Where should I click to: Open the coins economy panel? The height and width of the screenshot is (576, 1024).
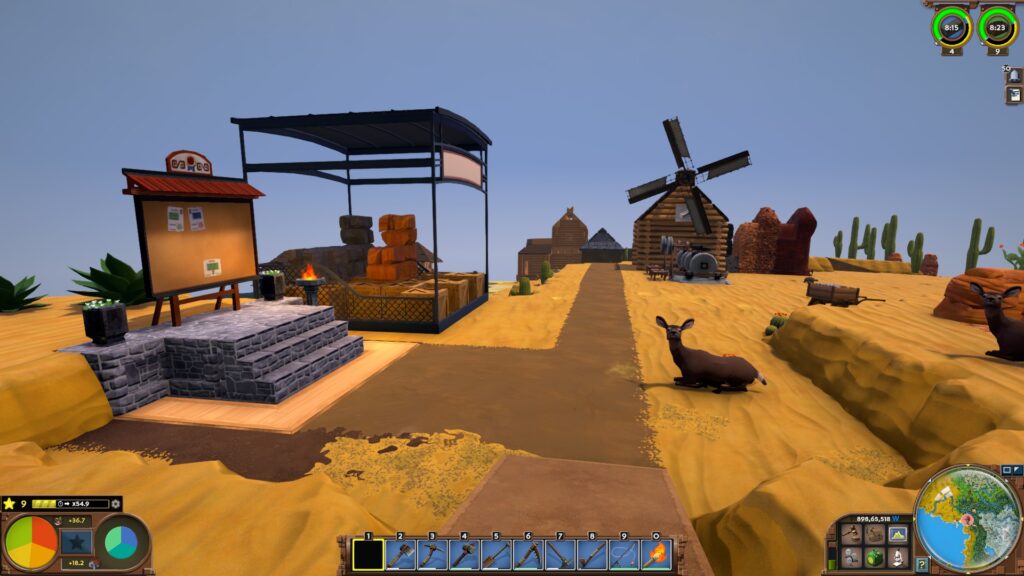click(x=874, y=534)
